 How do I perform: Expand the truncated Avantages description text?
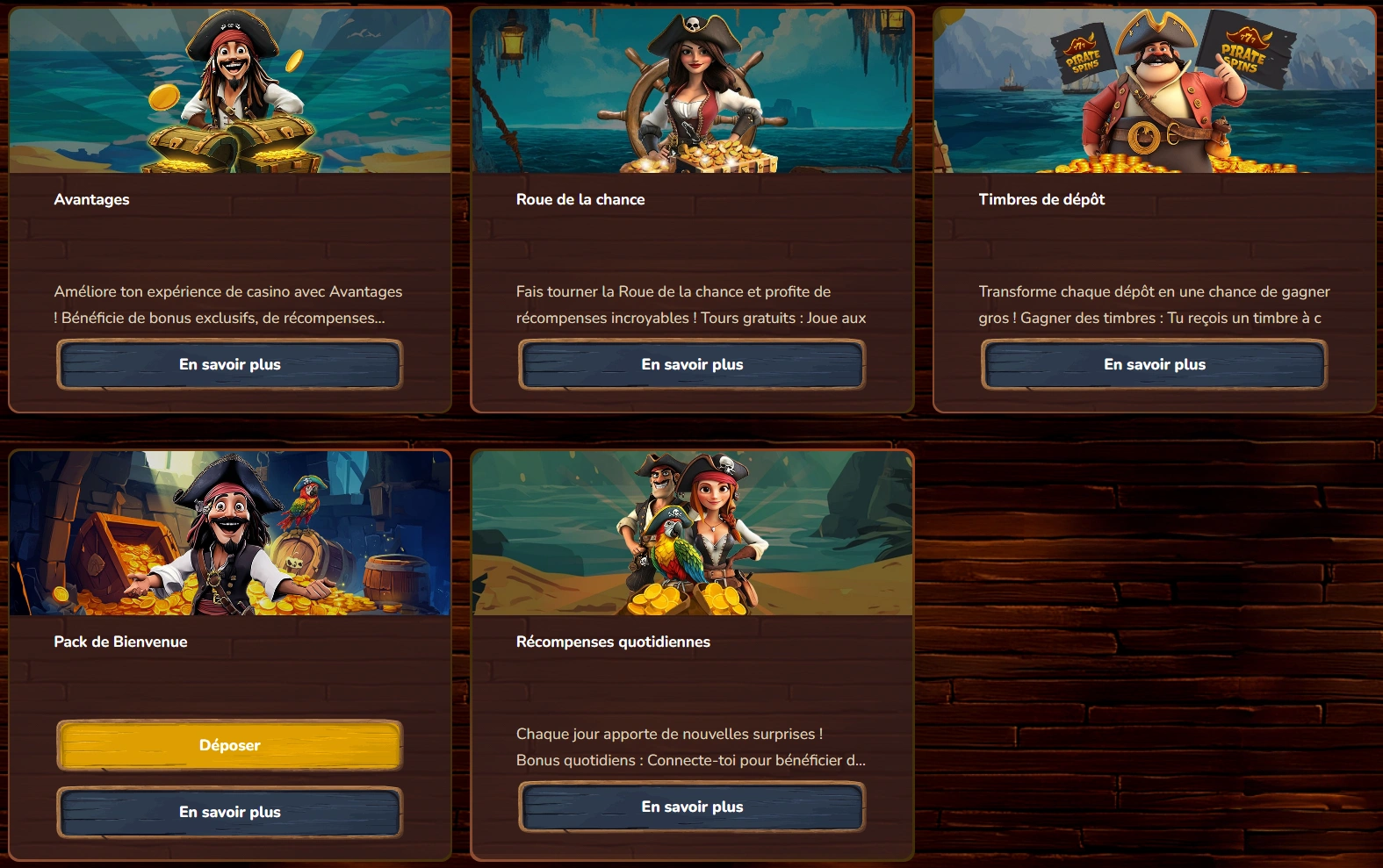coord(227,304)
